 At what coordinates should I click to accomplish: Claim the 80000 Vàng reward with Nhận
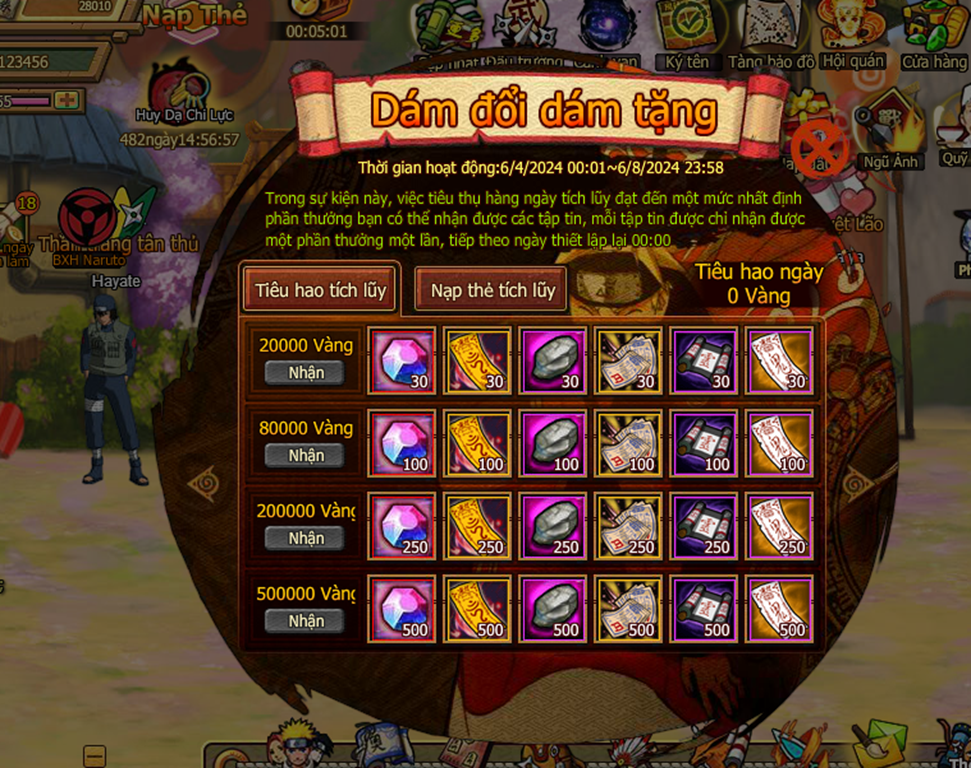click(x=306, y=456)
